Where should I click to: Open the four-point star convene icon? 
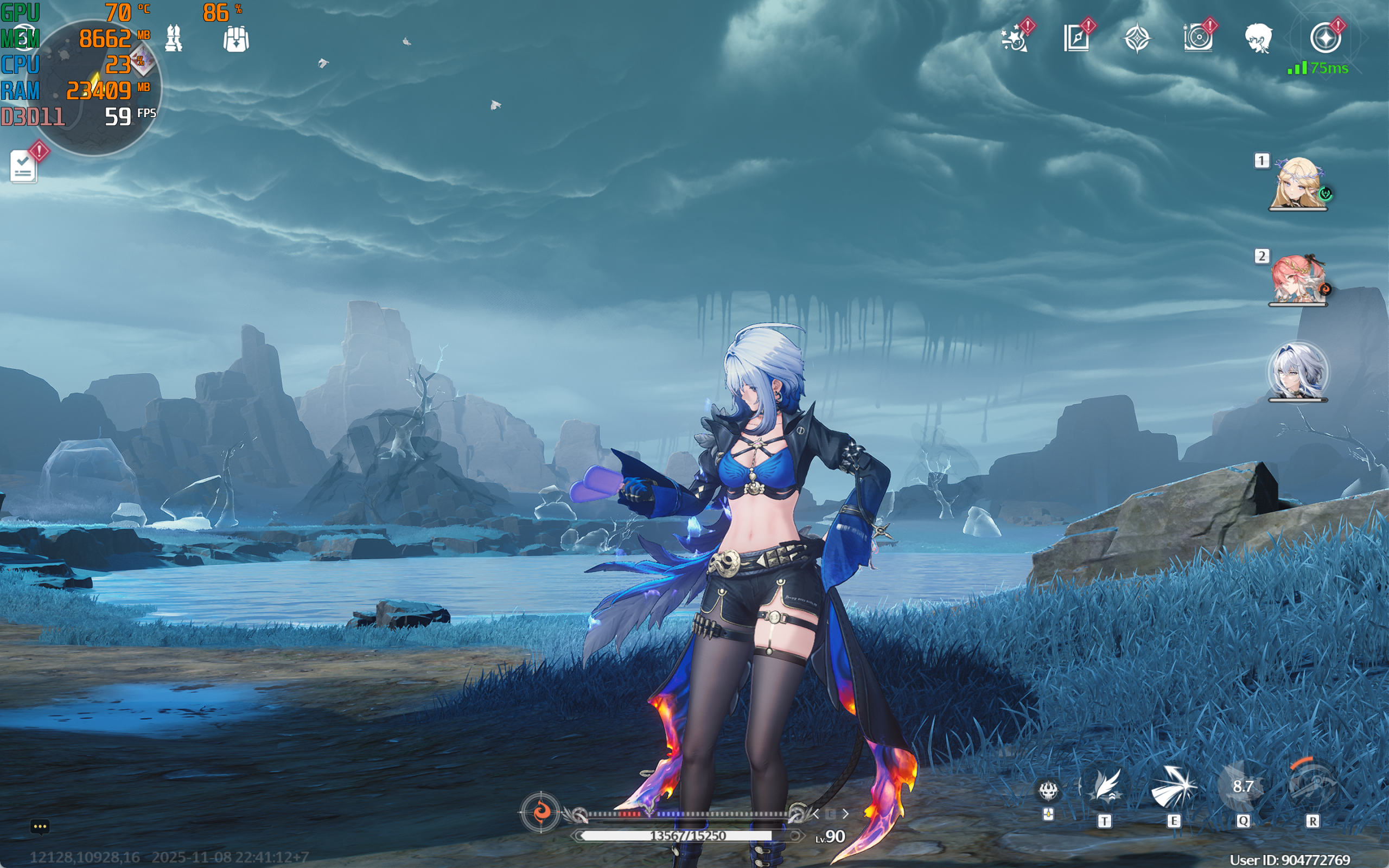(1137, 39)
